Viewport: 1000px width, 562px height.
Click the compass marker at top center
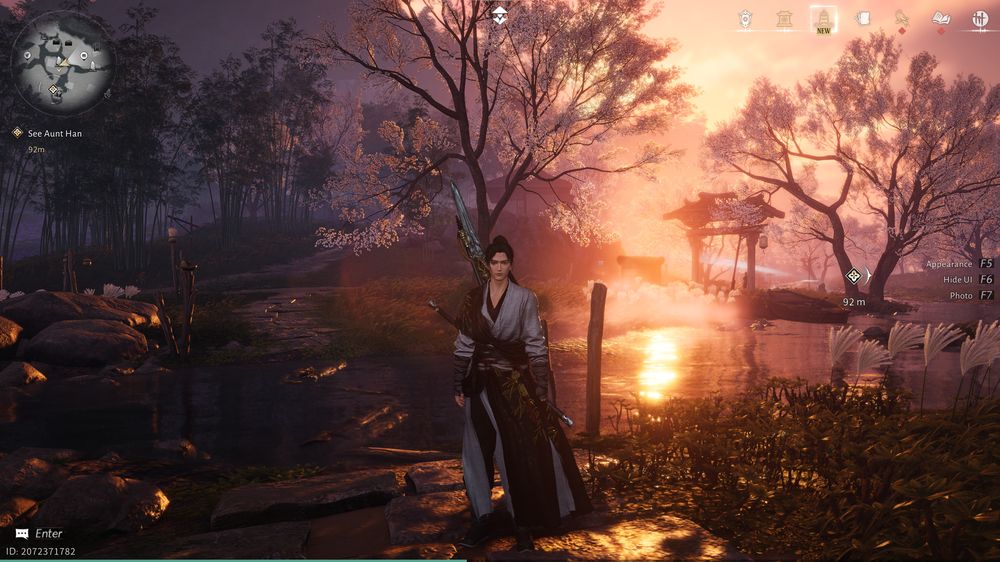(500, 14)
